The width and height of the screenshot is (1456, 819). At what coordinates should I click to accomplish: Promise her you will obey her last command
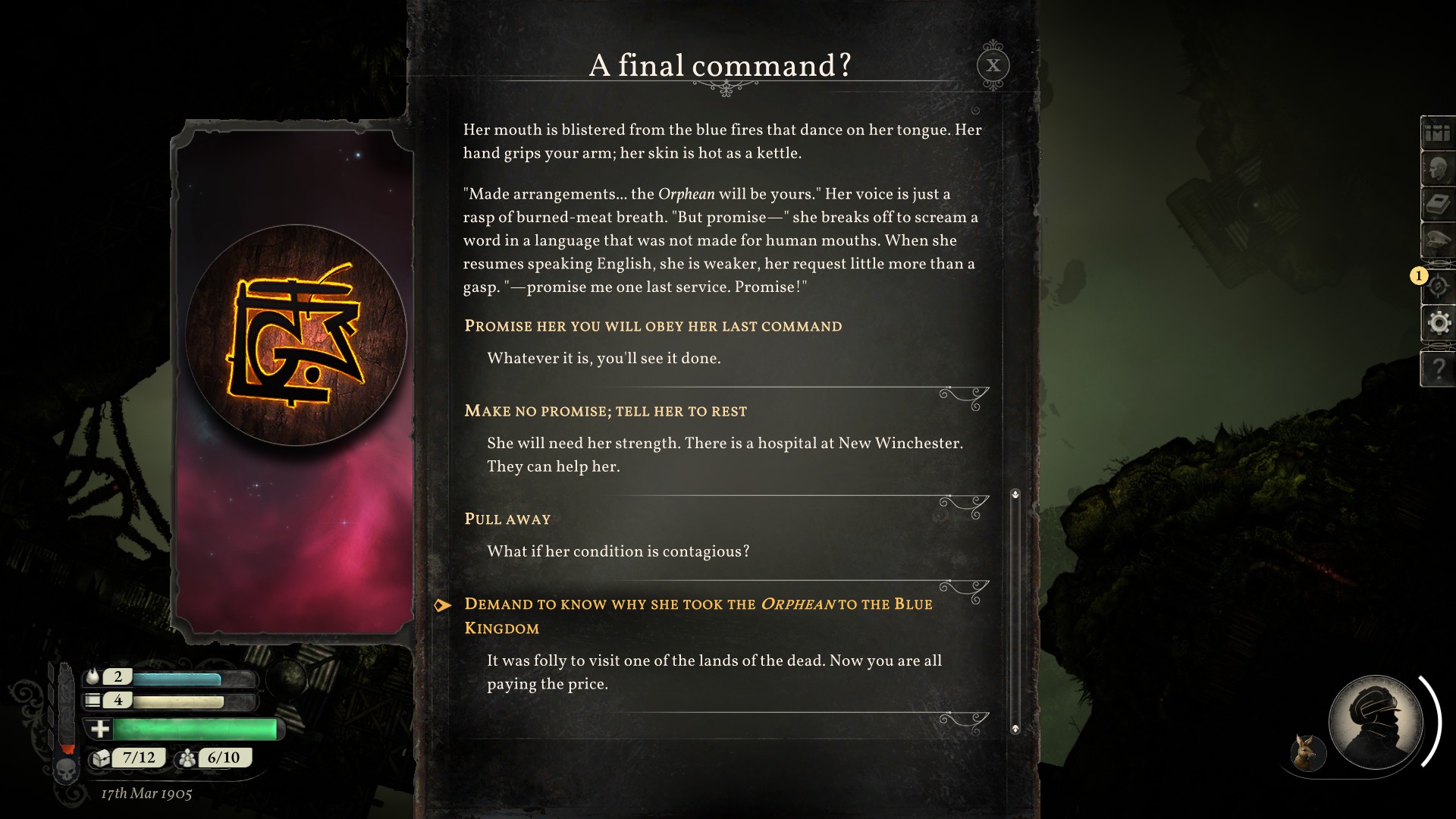click(652, 327)
